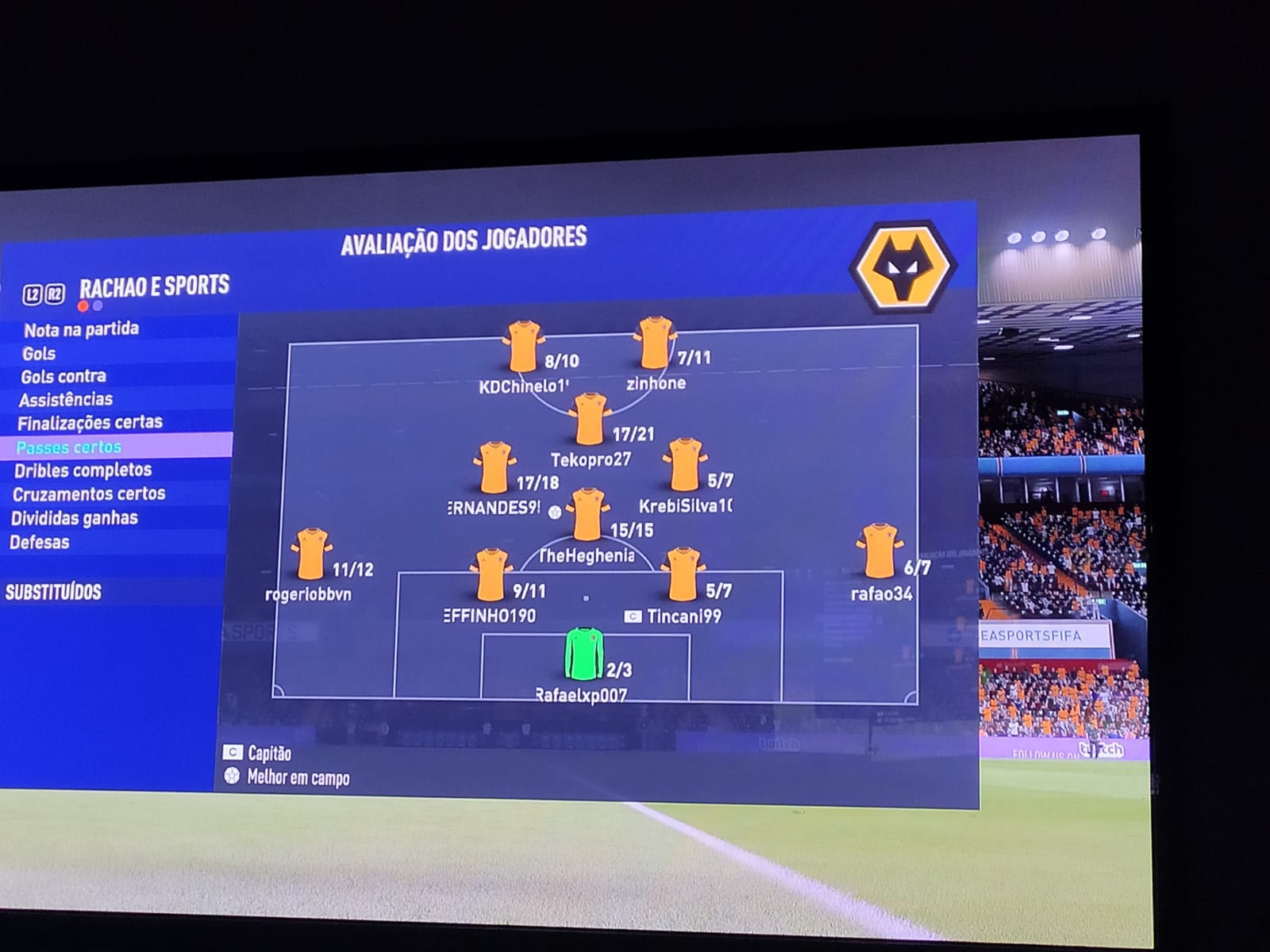Show Cruzamentos certos statistics
1270x952 pixels.
pos(89,493)
